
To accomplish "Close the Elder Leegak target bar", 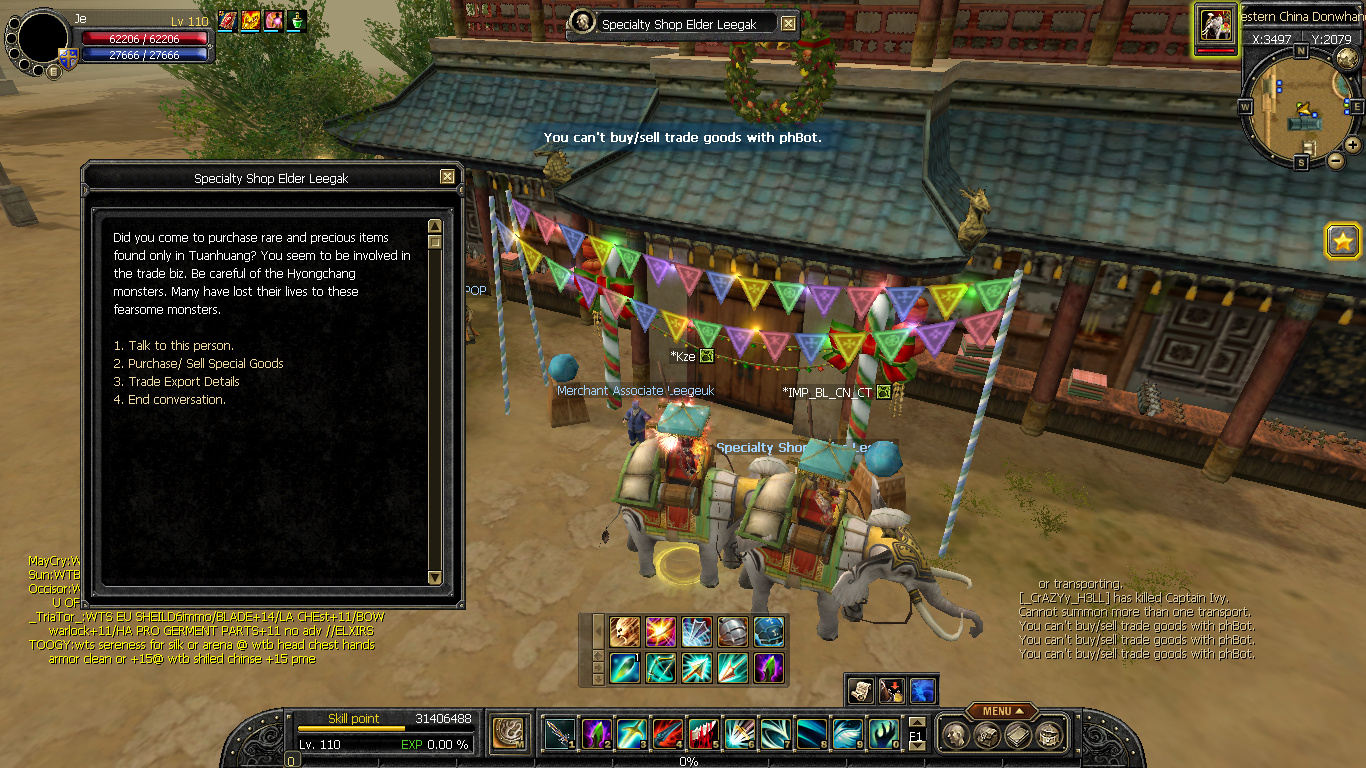I will tap(788, 24).
